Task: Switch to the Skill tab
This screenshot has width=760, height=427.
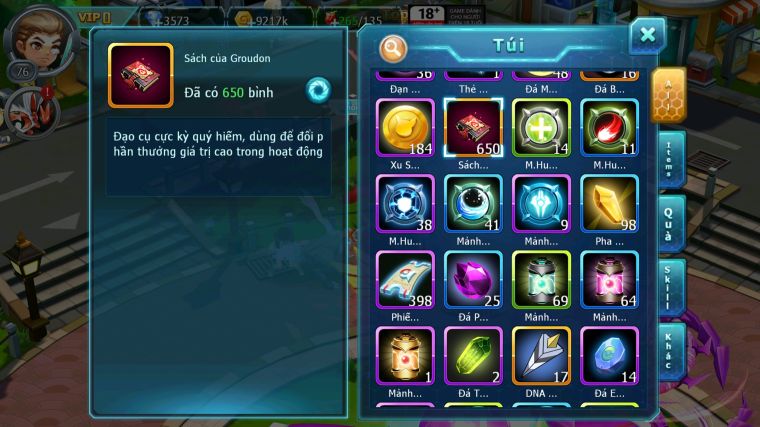Action: pos(669,288)
